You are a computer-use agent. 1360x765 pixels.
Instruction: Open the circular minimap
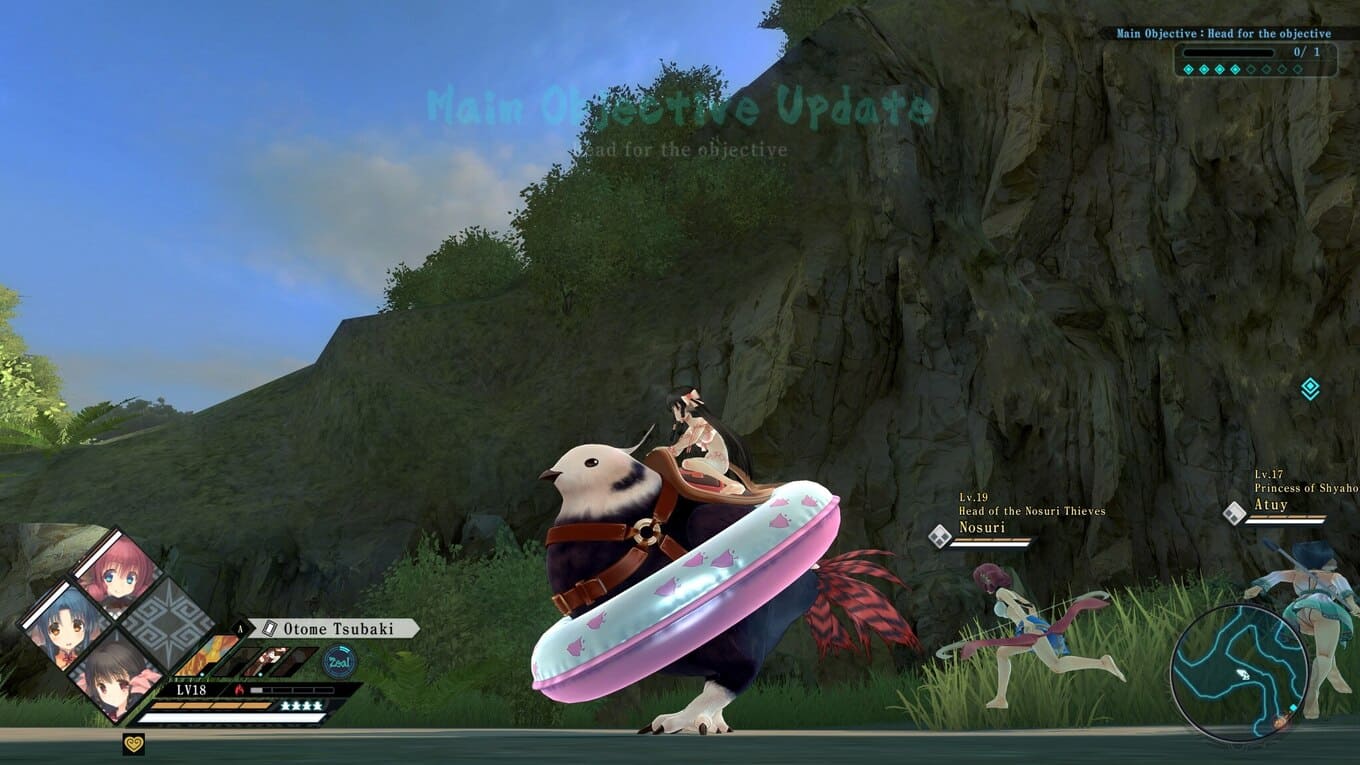pyautogui.click(x=1239, y=671)
